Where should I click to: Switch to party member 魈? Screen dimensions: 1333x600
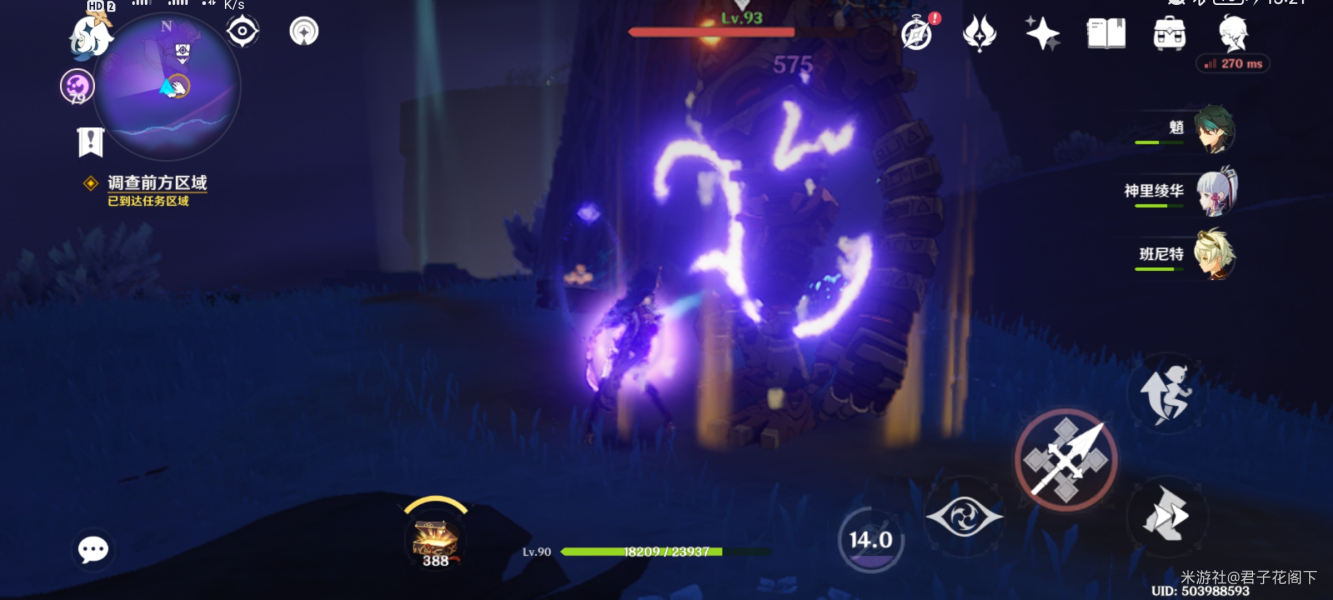pyautogui.click(x=1212, y=131)
